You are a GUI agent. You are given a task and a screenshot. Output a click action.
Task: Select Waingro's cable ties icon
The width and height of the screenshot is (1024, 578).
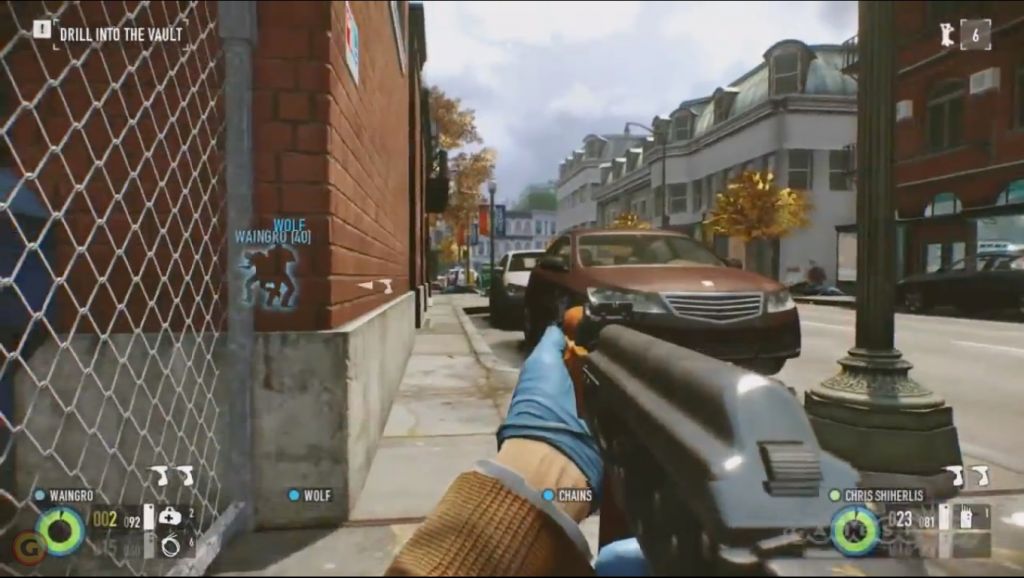click(x=169, y=543)
